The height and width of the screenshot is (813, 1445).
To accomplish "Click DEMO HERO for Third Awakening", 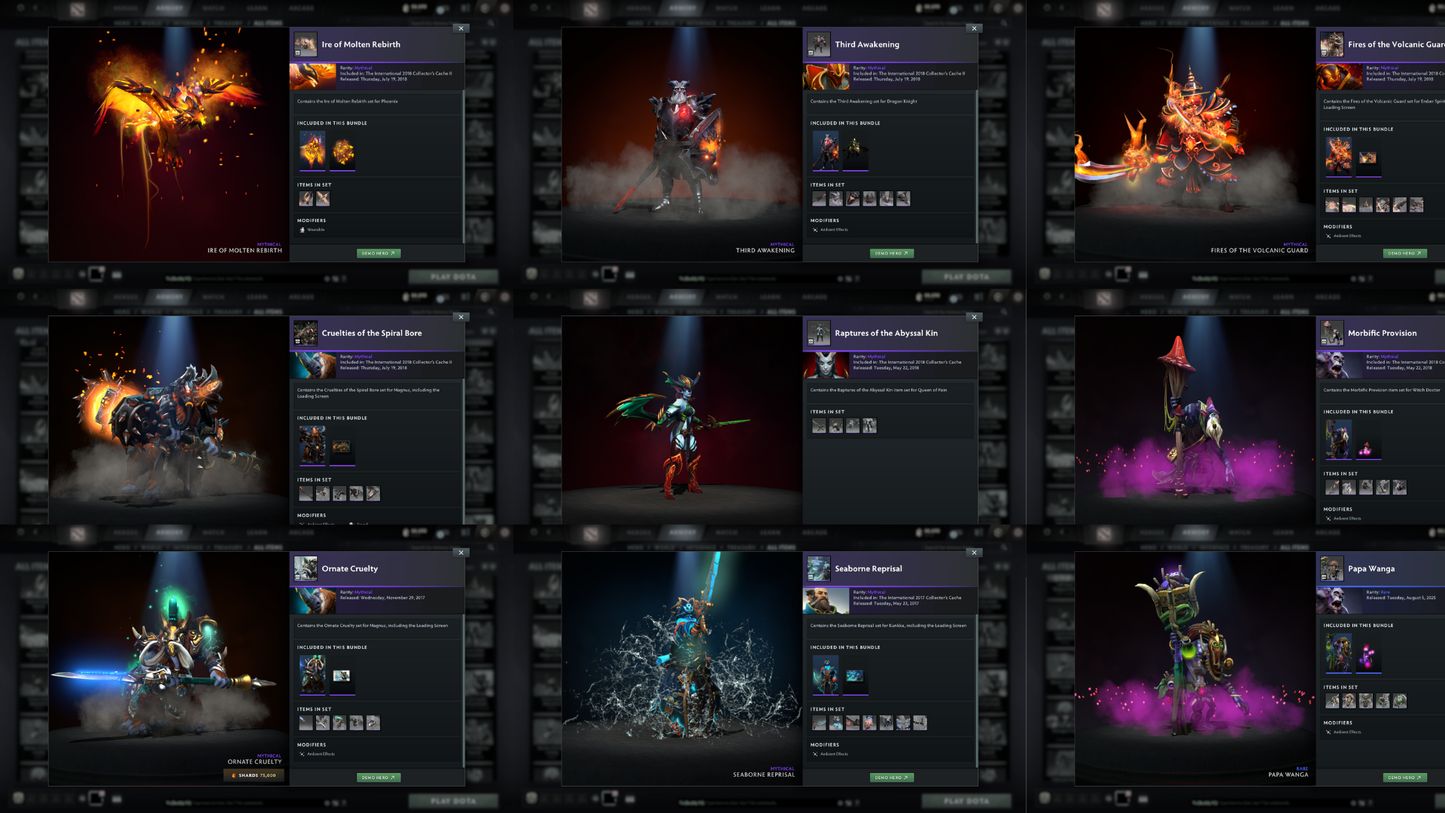I will pos(891,253).
